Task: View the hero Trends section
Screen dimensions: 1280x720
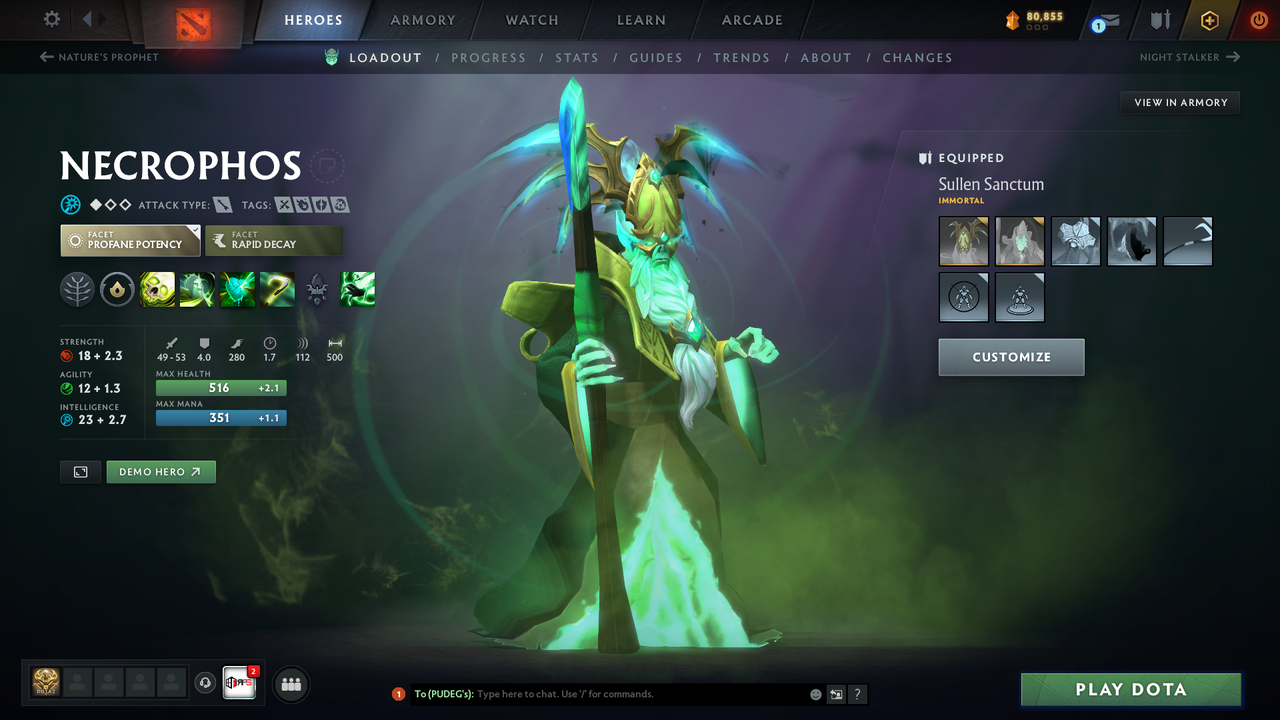Action: pos(741,58)
